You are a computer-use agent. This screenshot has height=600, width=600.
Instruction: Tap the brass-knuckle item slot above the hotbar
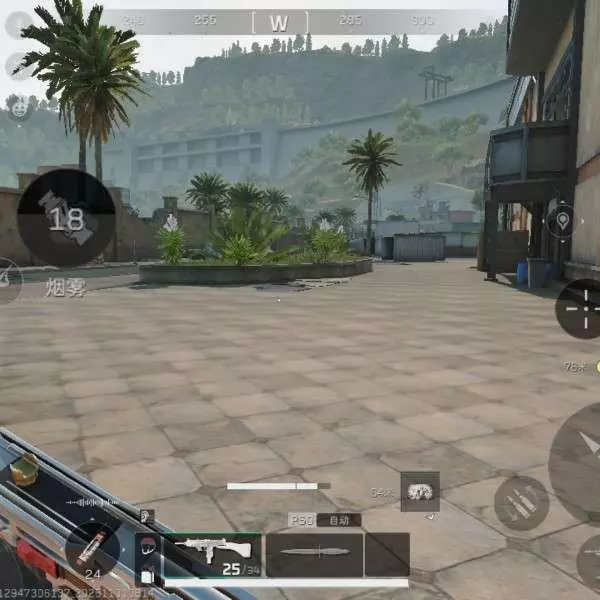[420, 491]
